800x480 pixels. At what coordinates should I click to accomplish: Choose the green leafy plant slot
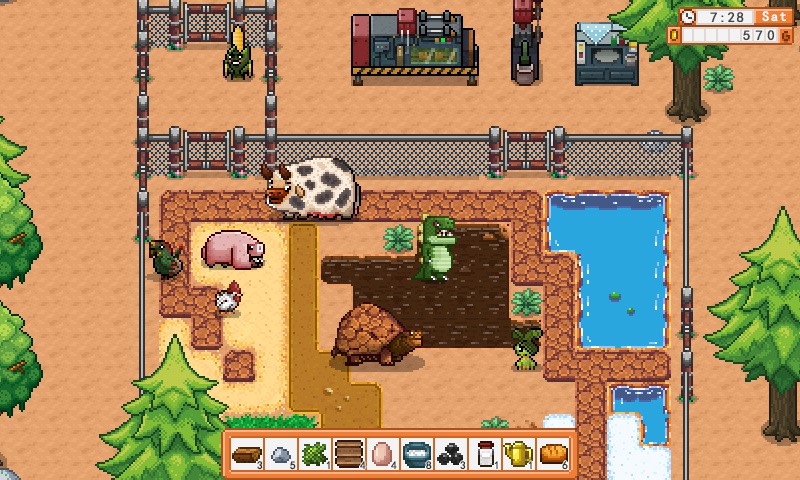coord(314,453)
